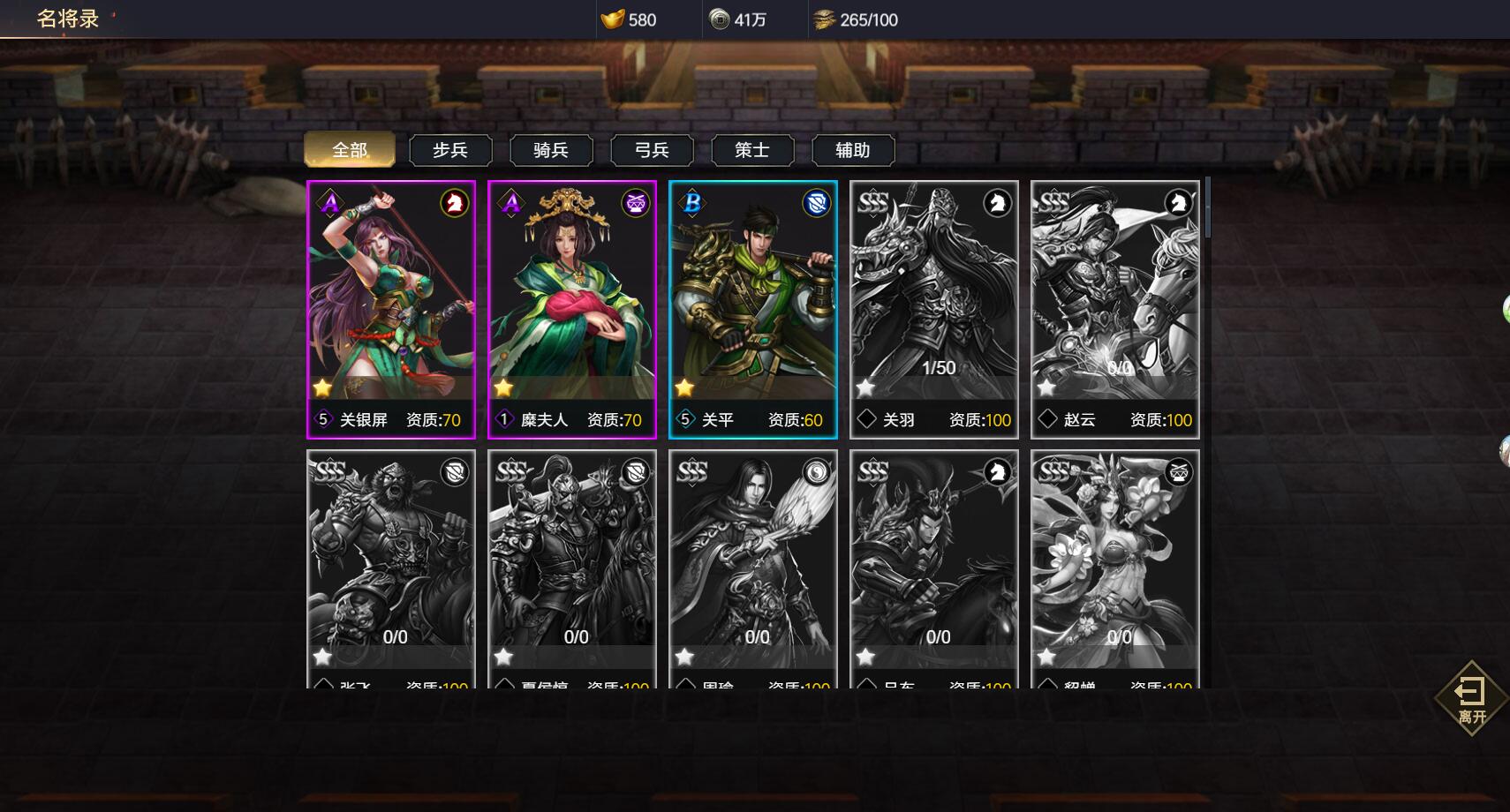
Task: Filter generals by 策士
Action: [x=752, y=150]
